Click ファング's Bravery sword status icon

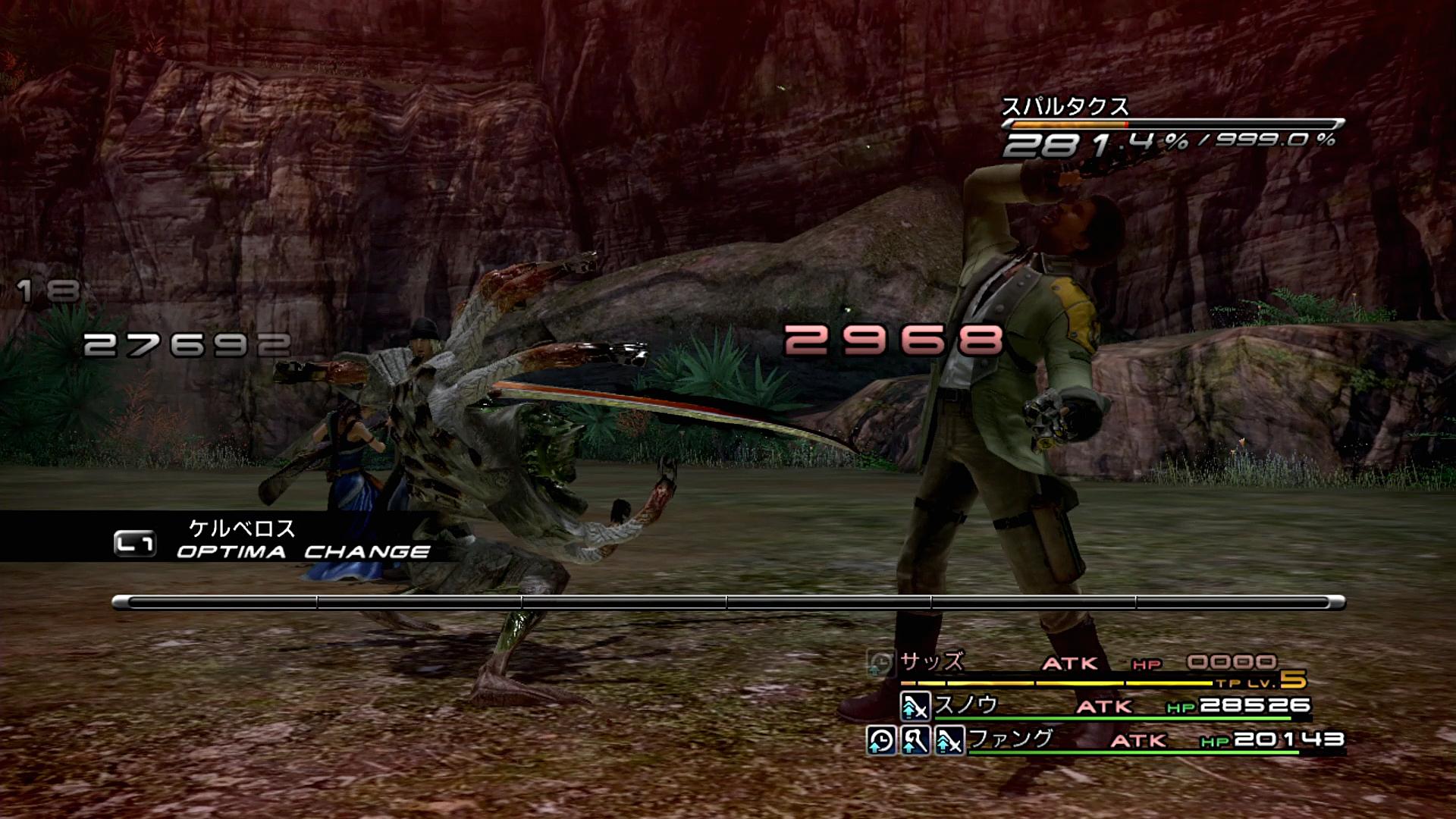(x=949, y=740)
